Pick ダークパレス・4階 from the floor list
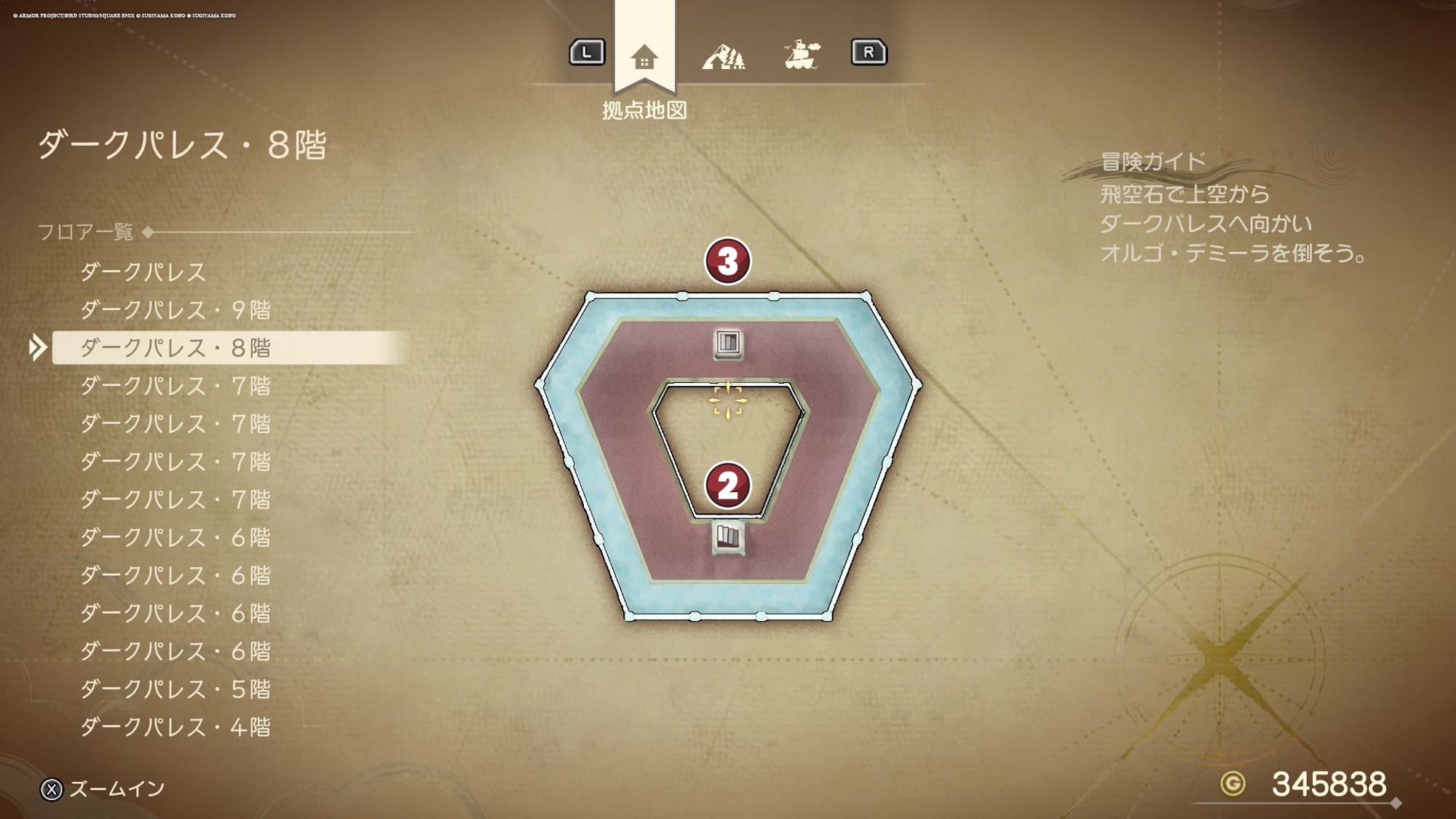The height and width of the screenshot is (819, 1456). point(175,727)
